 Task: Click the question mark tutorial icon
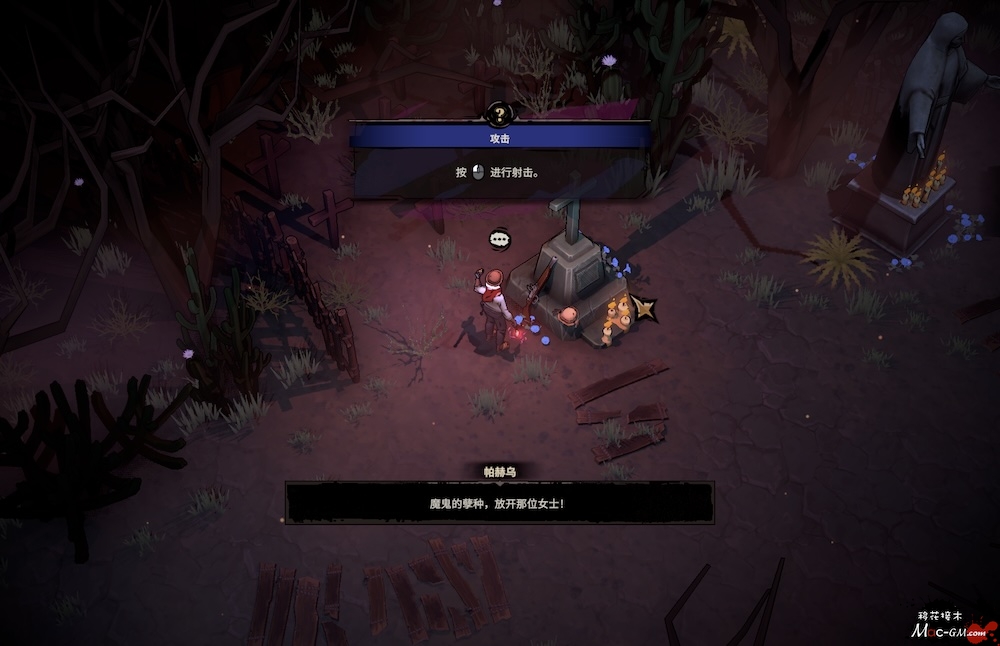499,113
